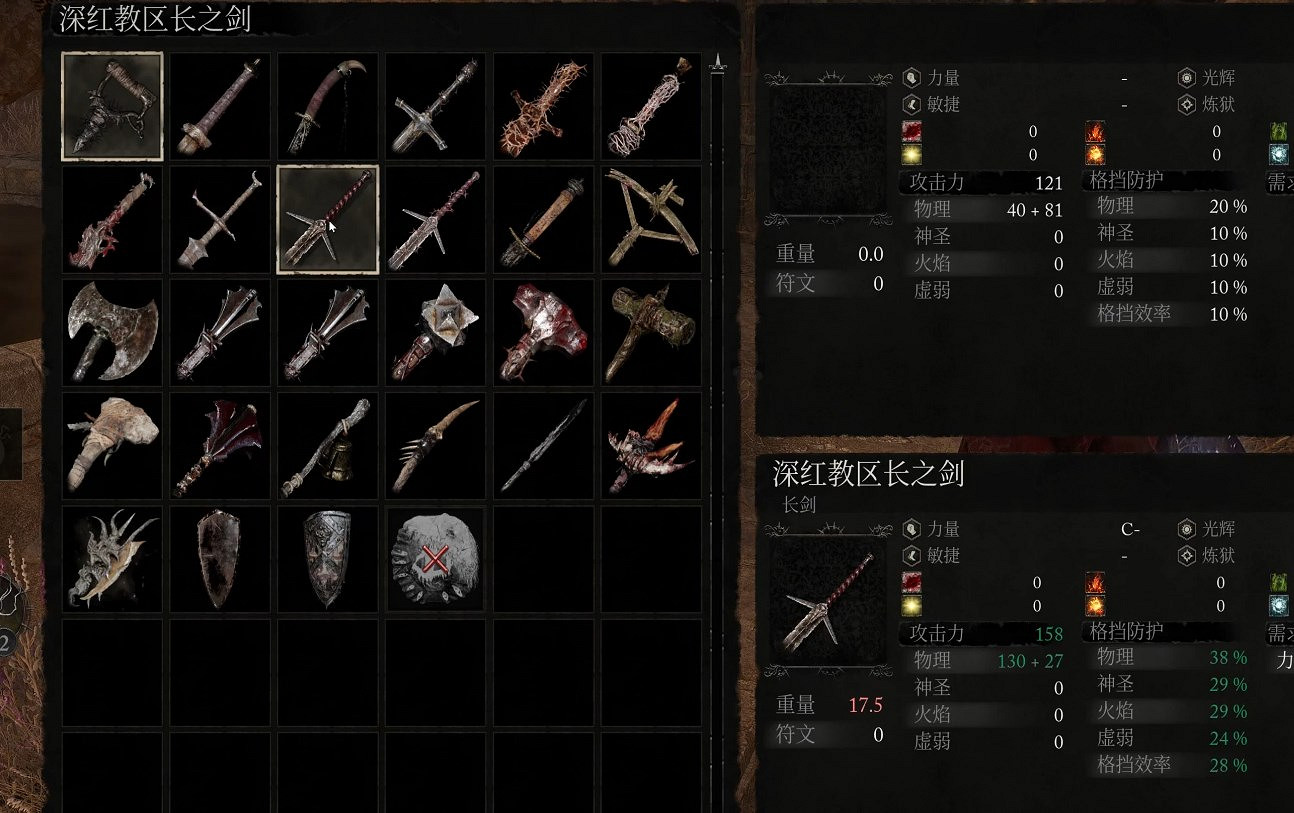The width and height of the screenshot is (1294, 813).
Task: Click the 炼狱 inferno attribute icon
Action: [x=1186, y=103]
